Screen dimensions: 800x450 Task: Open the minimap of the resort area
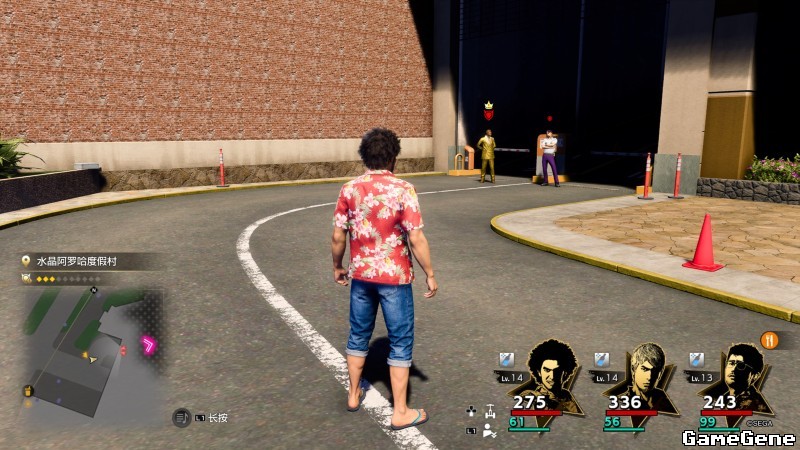click(x=92, y=352)
